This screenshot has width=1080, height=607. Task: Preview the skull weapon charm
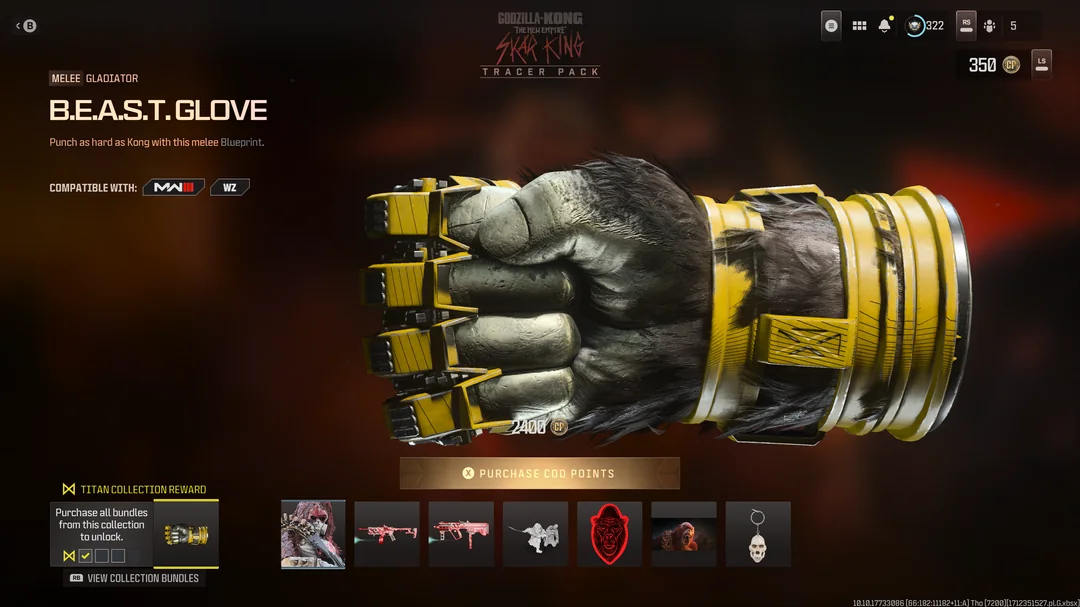[x=757, y=534]
